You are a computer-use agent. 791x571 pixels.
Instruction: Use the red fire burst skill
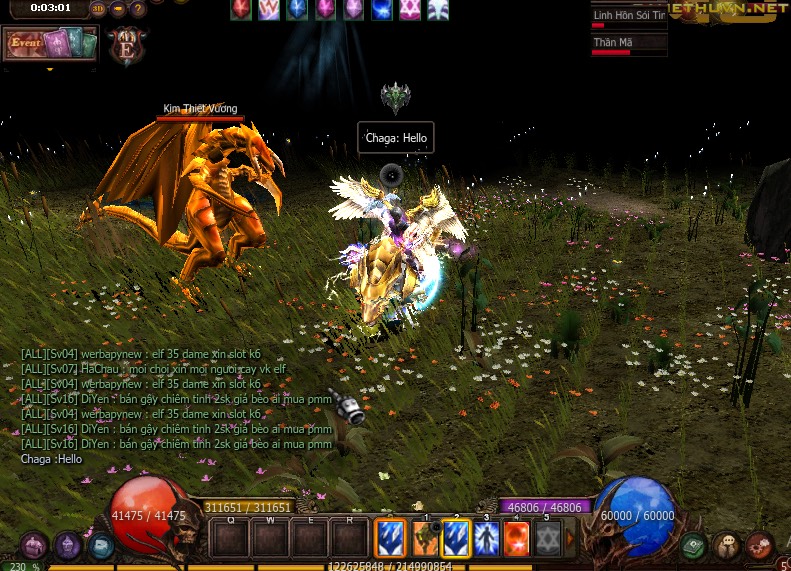(516, 538)
